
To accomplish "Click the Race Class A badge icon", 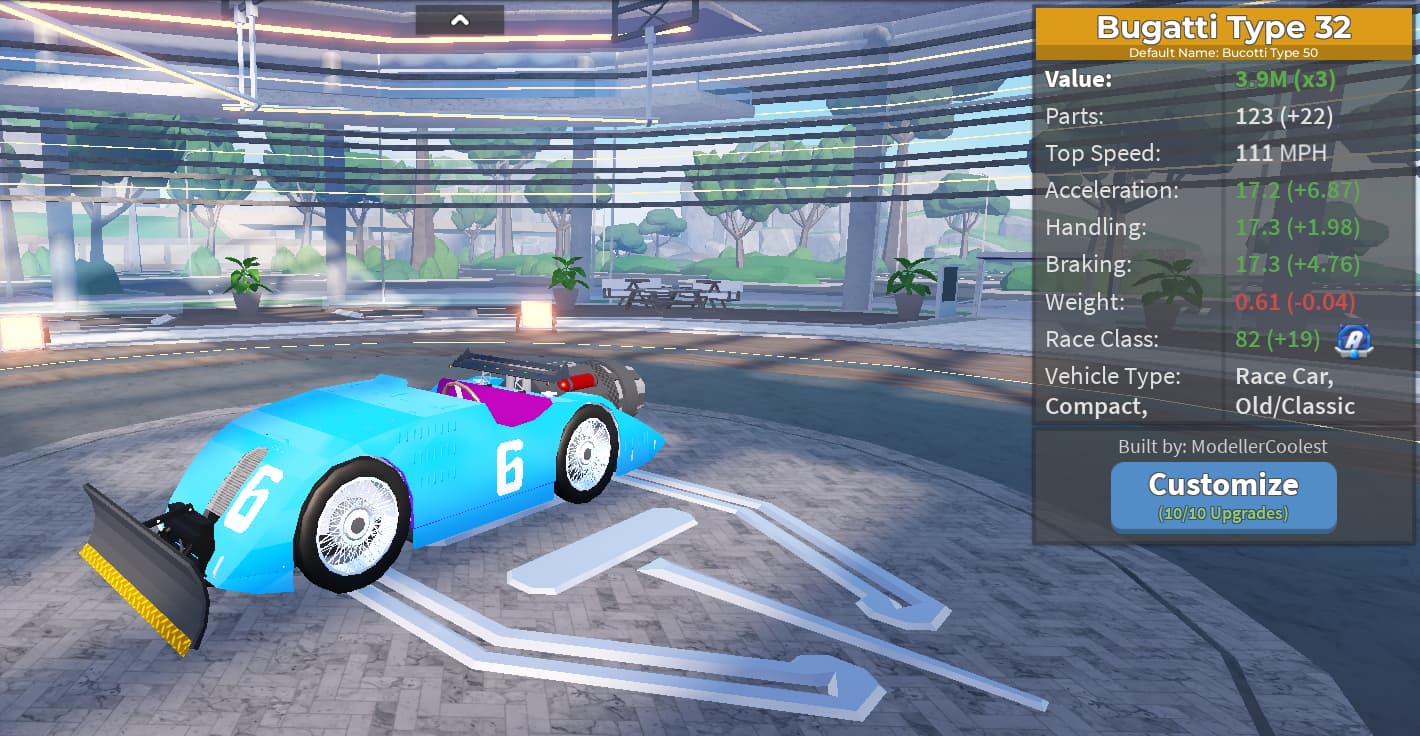I will 1354,340.
